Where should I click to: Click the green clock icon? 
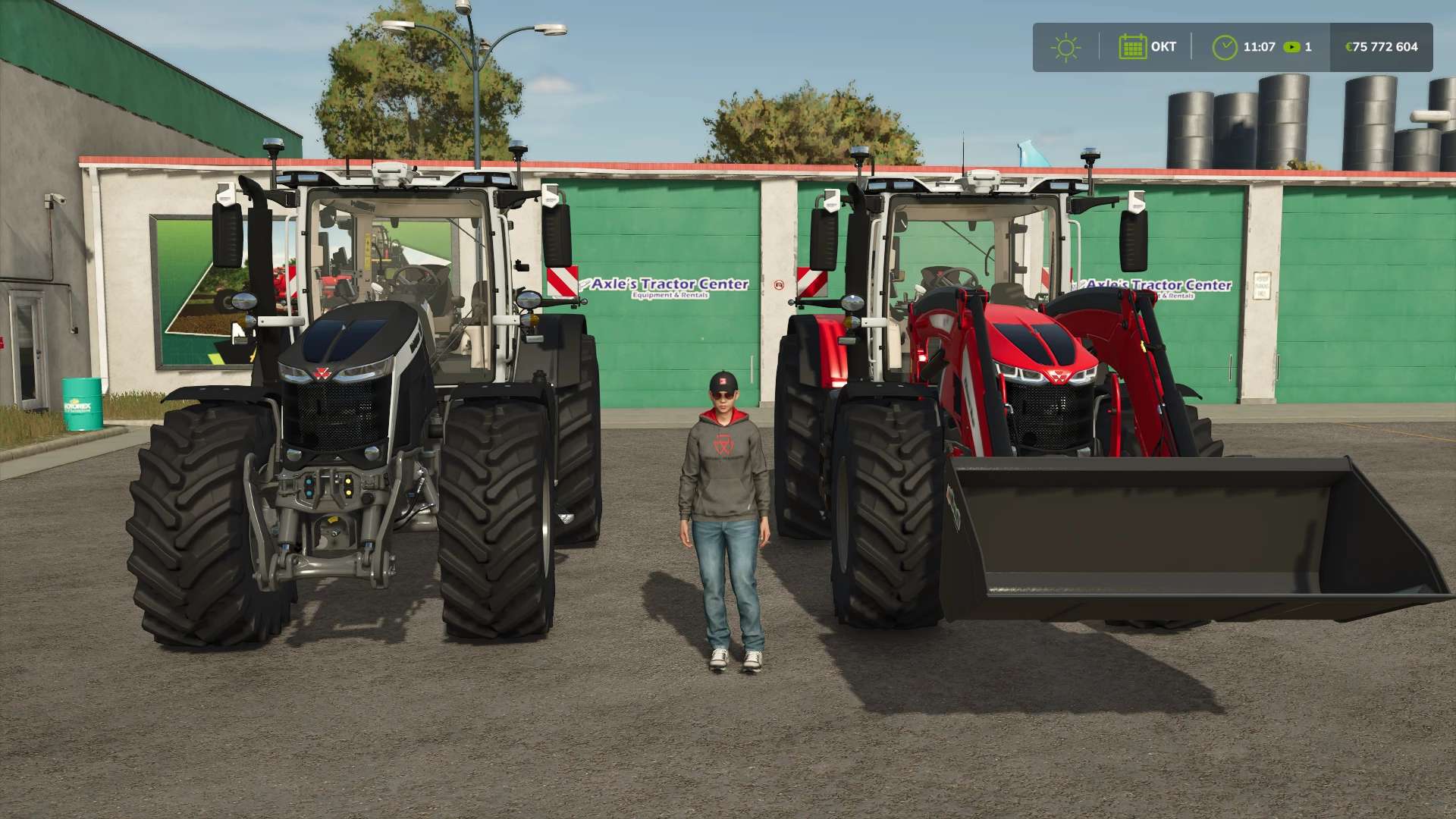(1224, 47)
